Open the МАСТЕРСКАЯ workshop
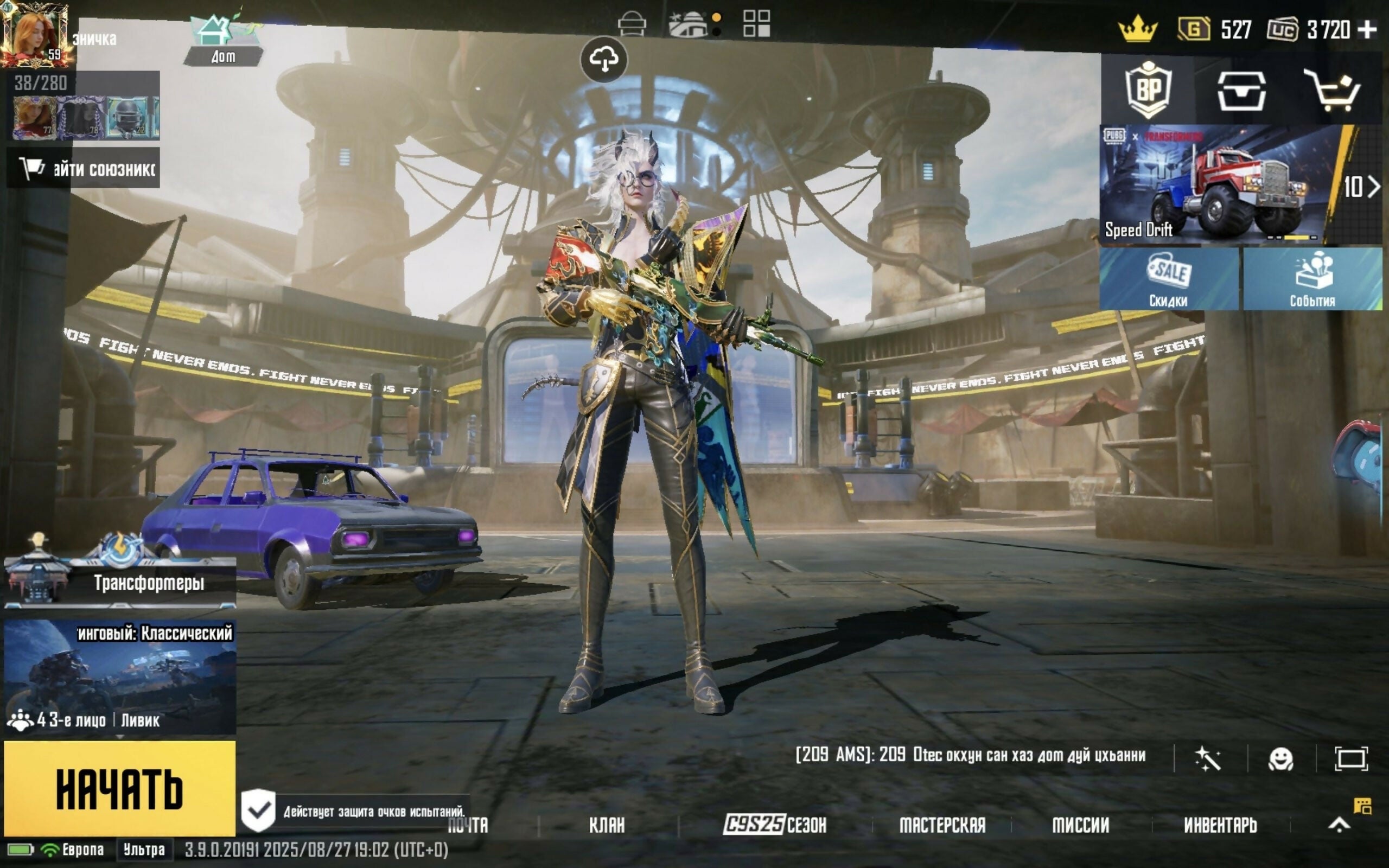This screenshot has width=1389, height=868. (942, 825)
